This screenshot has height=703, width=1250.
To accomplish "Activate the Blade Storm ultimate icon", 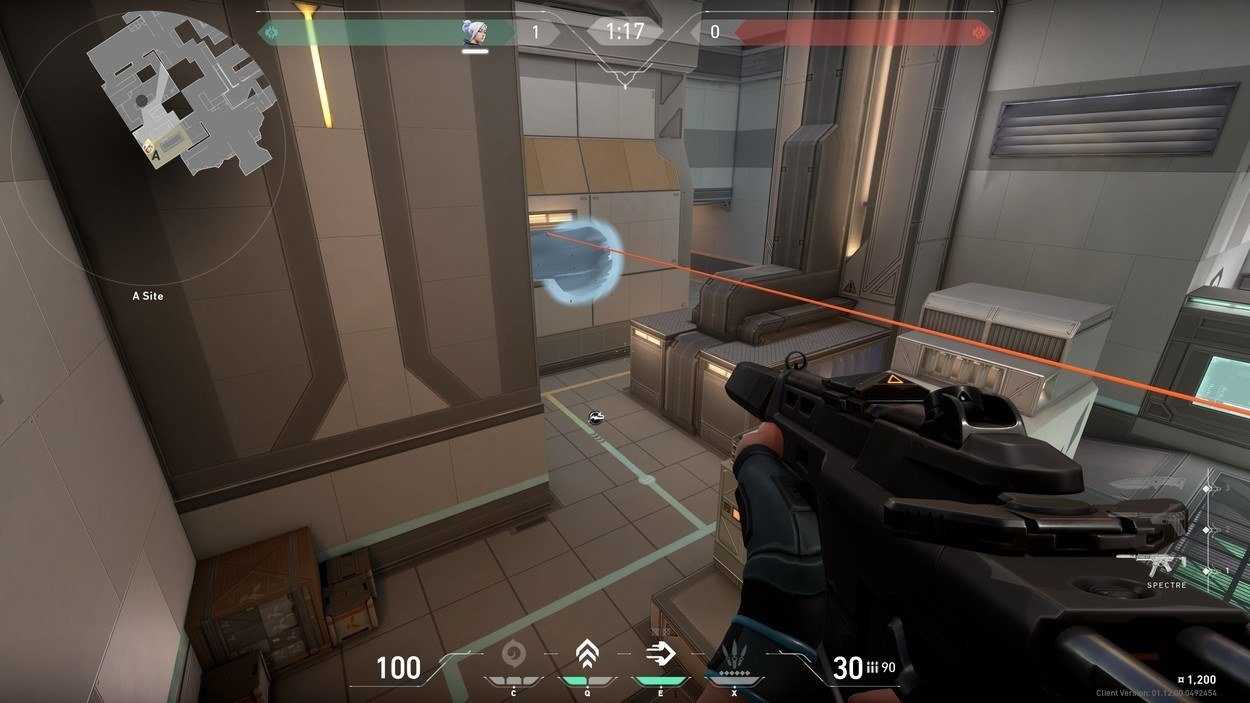I will pyautogui.click(x=734, y=657).
